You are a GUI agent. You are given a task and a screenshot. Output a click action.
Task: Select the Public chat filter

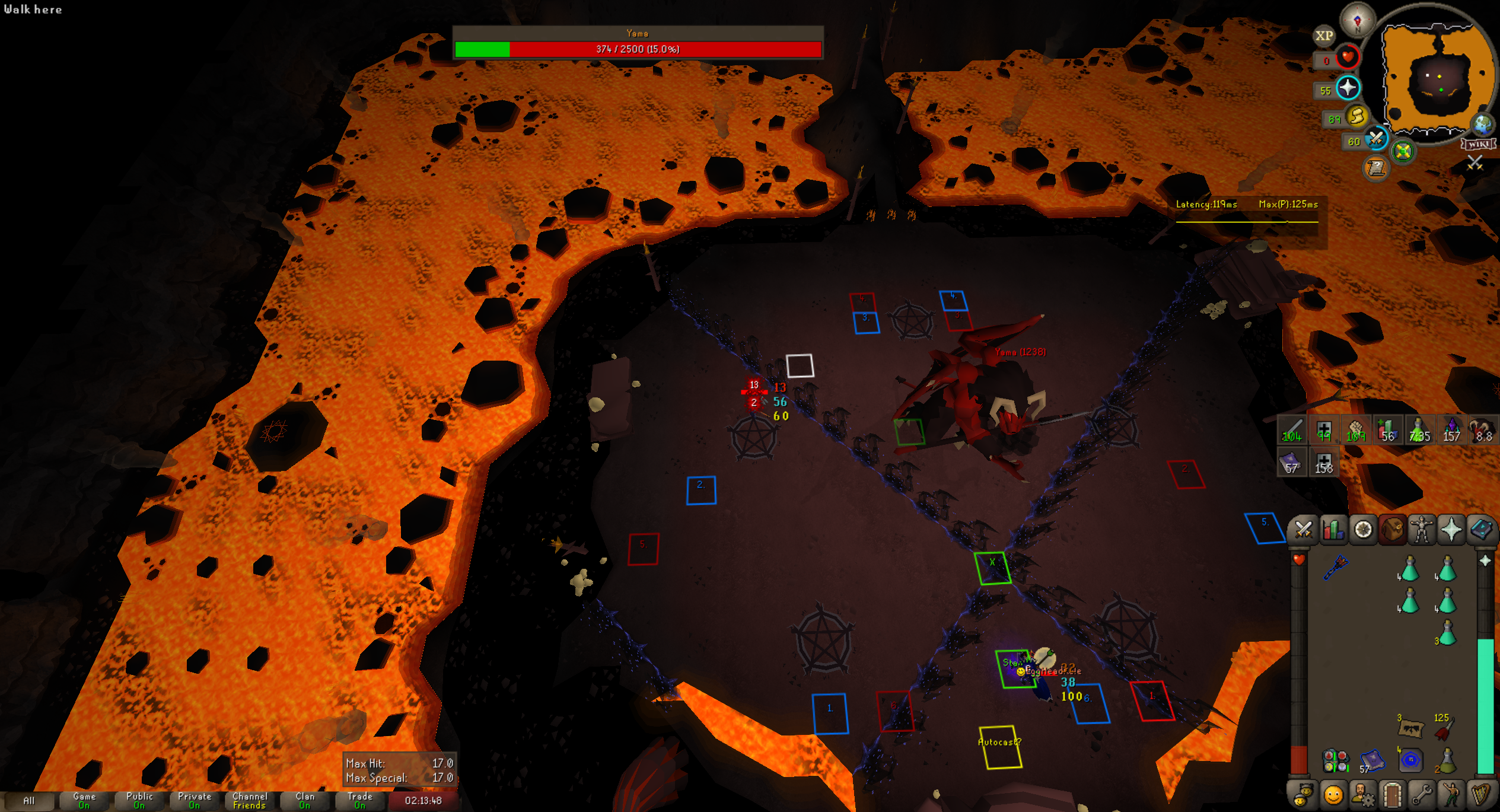click(x=139, y=800)
